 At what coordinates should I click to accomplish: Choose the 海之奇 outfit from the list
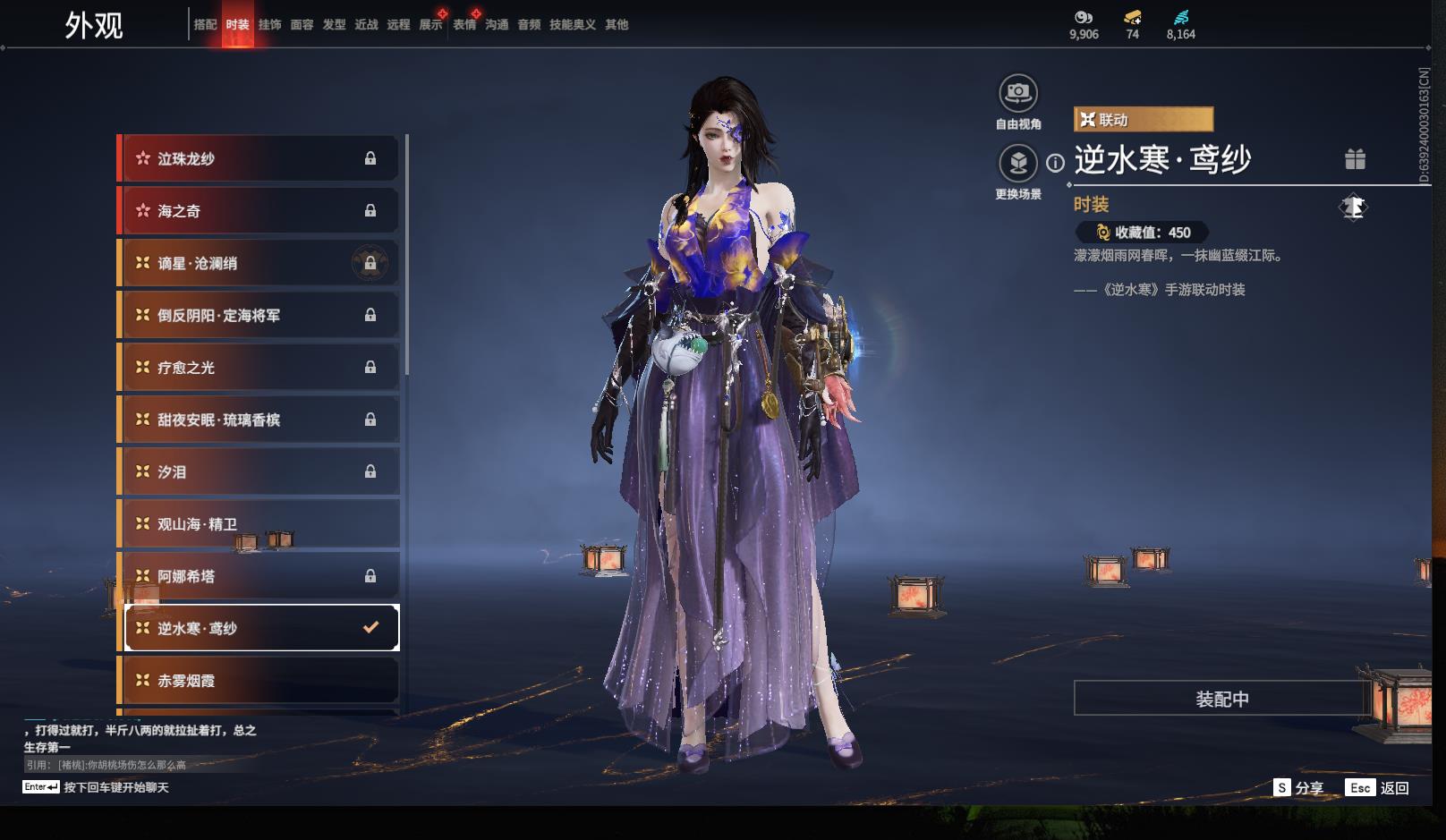coord(259,211)
